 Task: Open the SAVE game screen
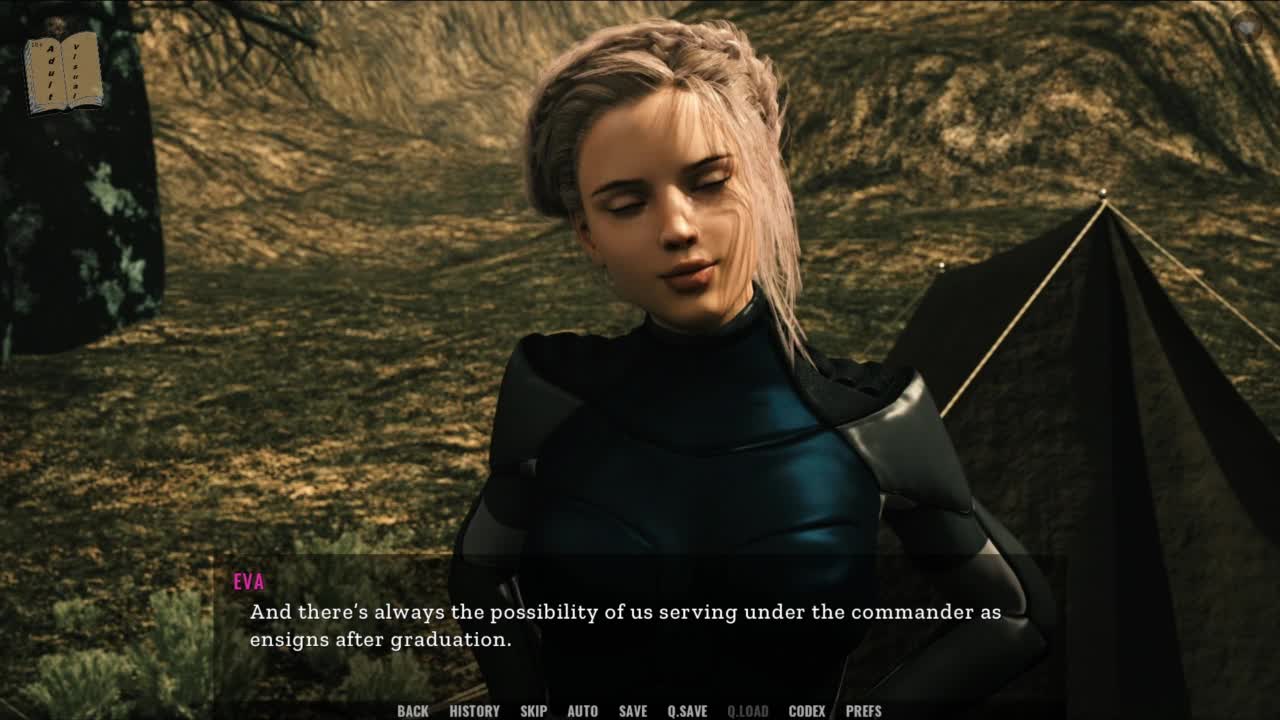632,711
